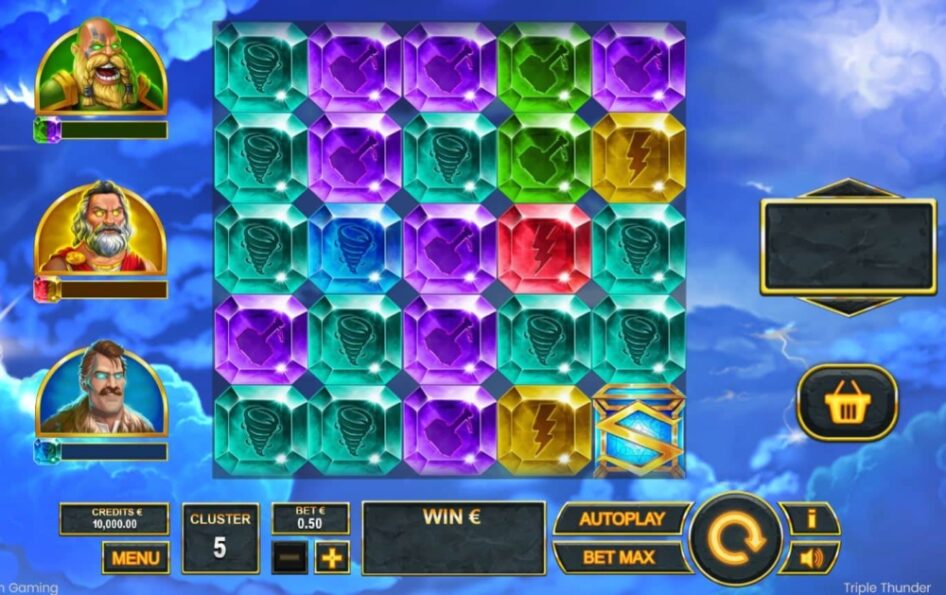Select the blue-eyed mustached hero portrait
946x595 pixels.
click(x=100, y=392)
